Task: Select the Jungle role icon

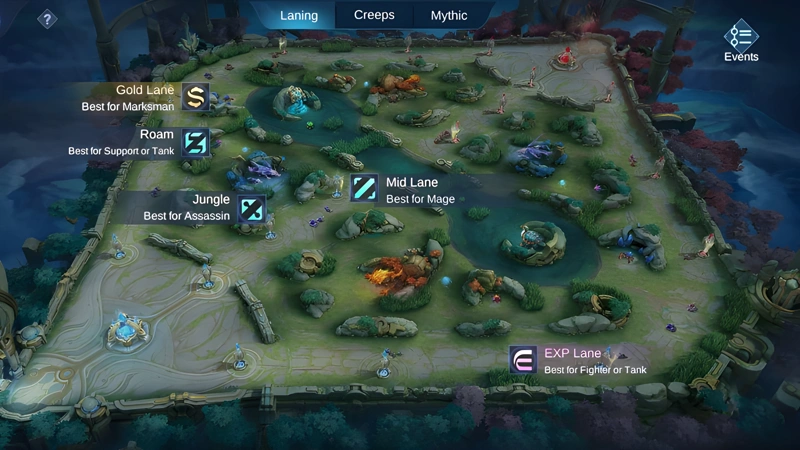Action: tap(252, 208)
